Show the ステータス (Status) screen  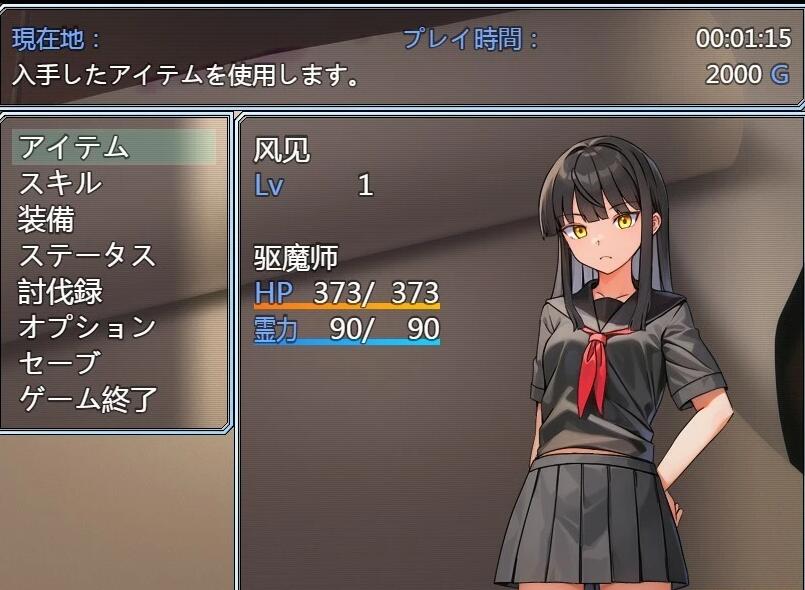[87, 255]
